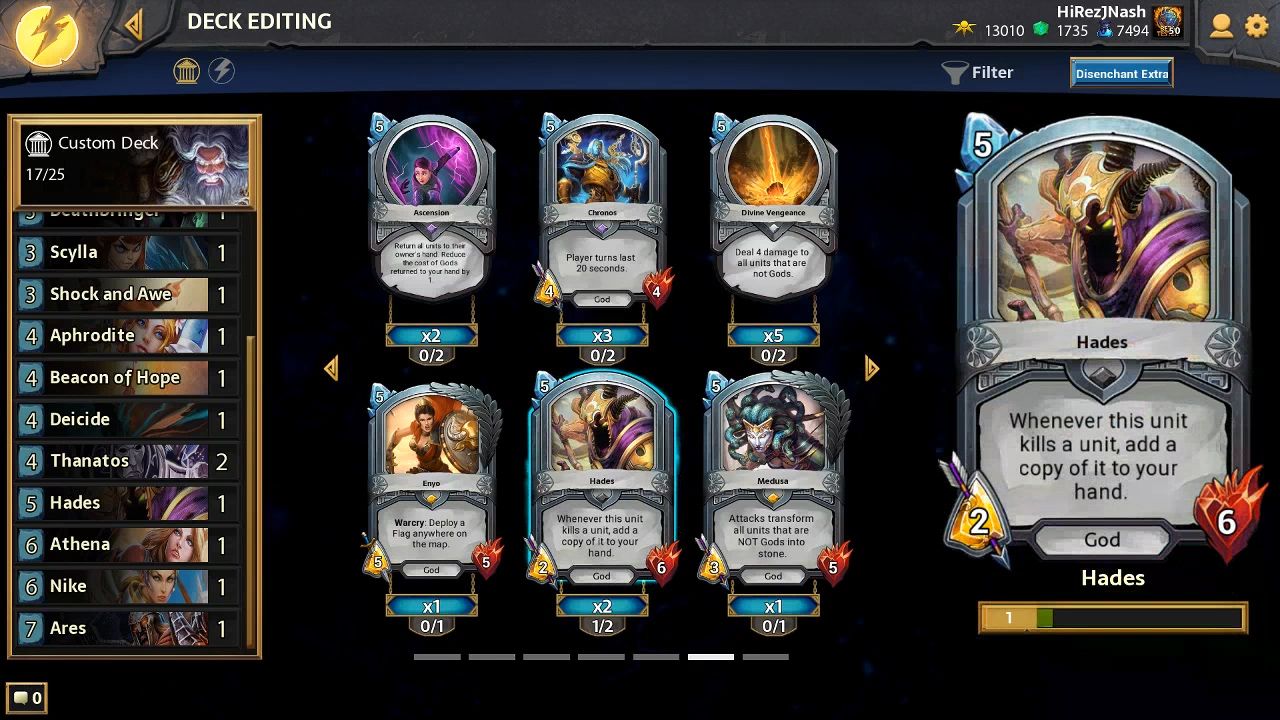Toggle the Custom Deck temple emblem
Viewport: 1280px width, 720px height.
point(38,143)
